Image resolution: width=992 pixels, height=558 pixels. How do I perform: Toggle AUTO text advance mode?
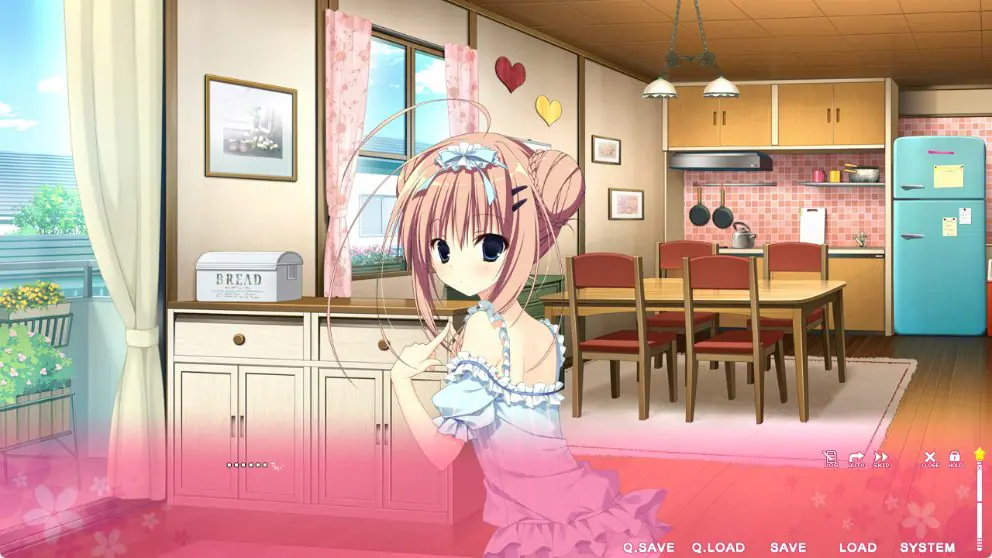click(x=856, y=459)
